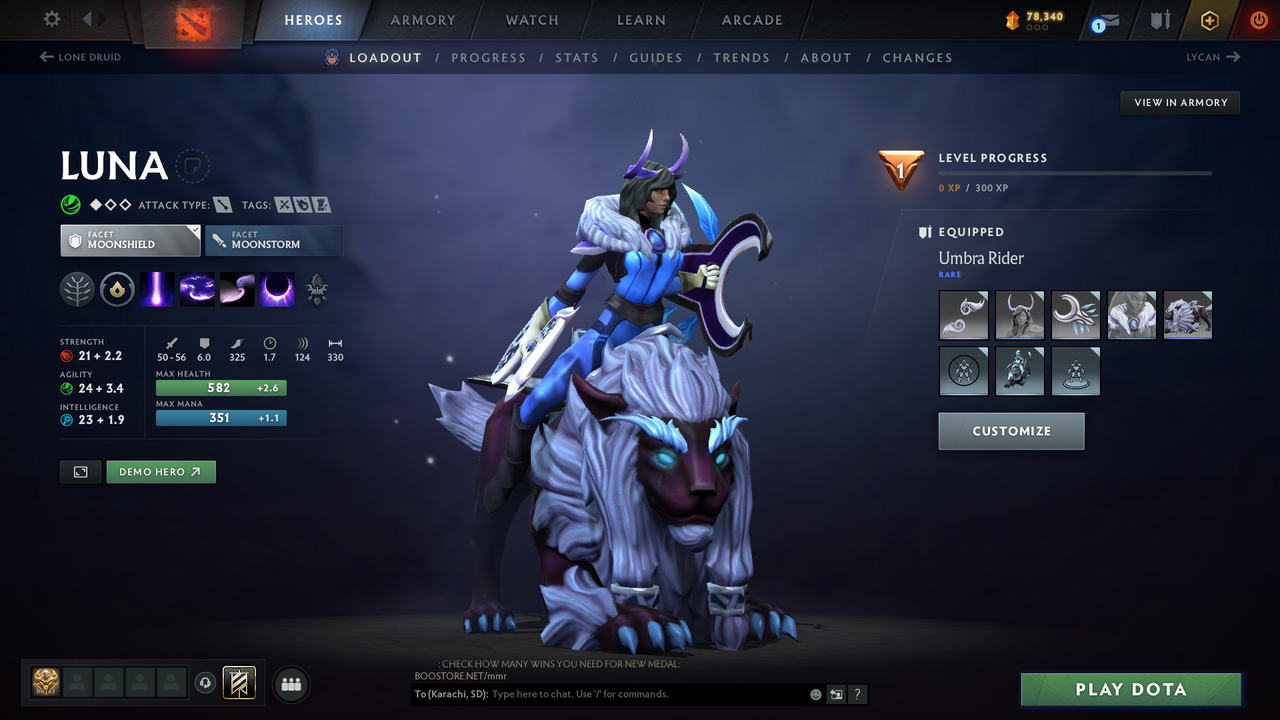
Task: Click the DEMO HERO button
Action: [160, 471]
